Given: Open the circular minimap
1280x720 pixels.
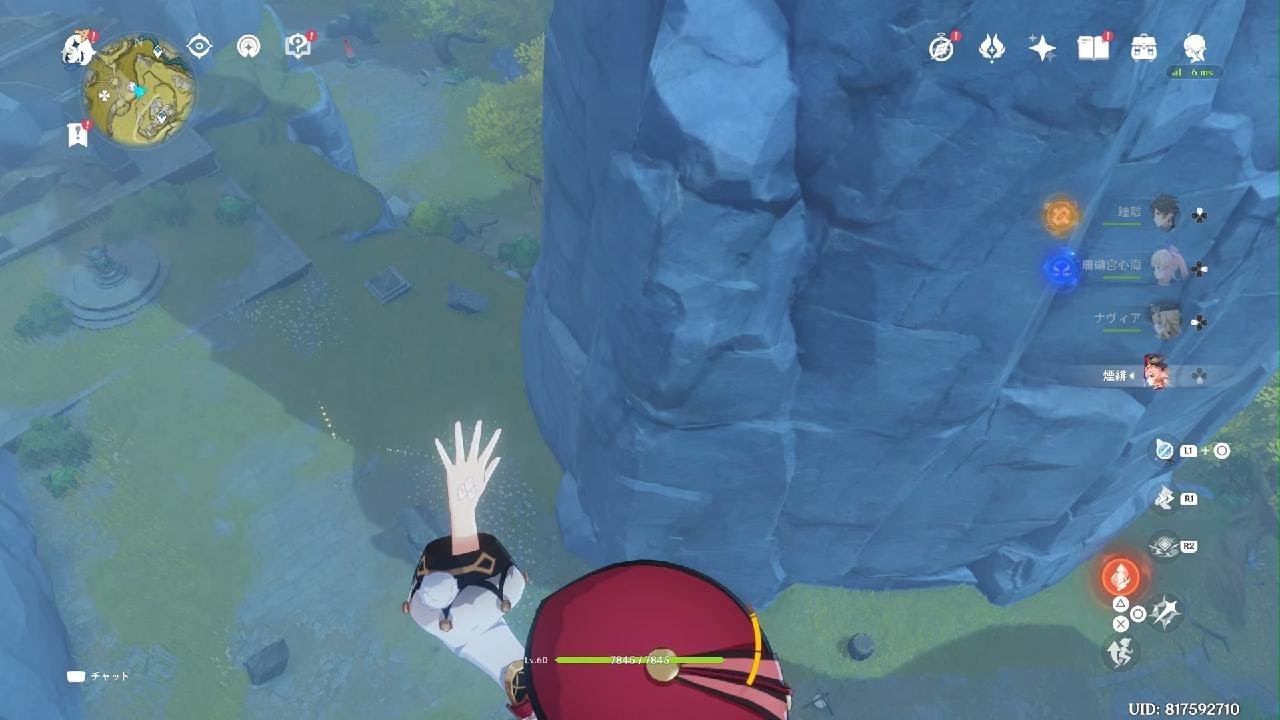Looking at the screenshot, I should point(139,90).
